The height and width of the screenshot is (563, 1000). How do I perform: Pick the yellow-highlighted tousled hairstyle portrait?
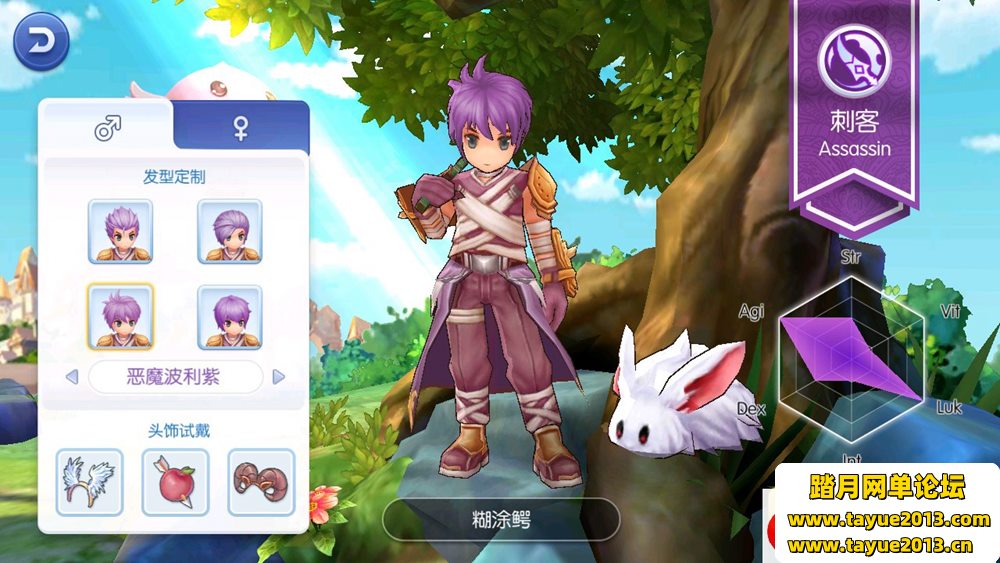click(120, 317)
